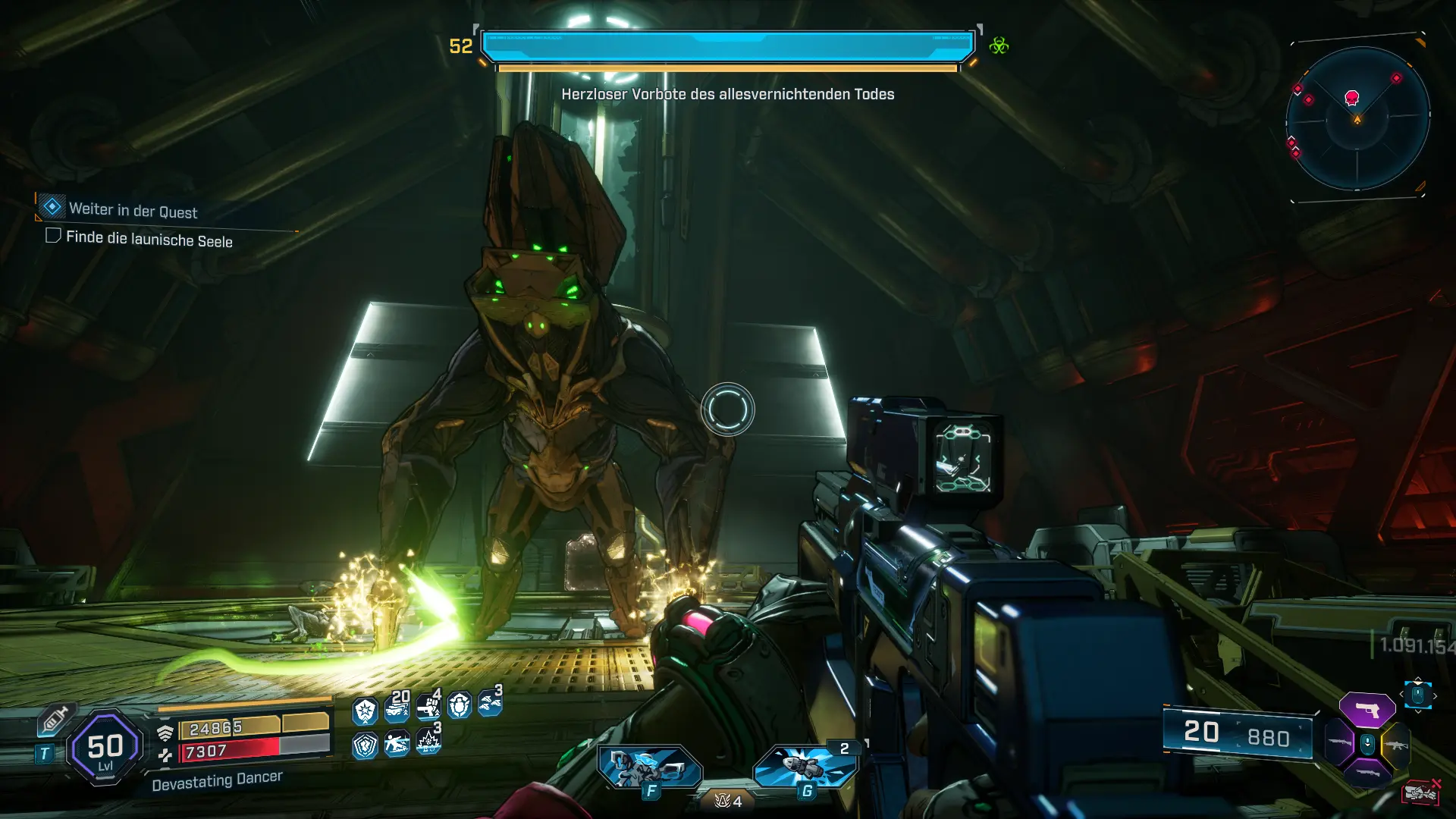
Task: Open the circular minimap
Action: click(1357, 118)
